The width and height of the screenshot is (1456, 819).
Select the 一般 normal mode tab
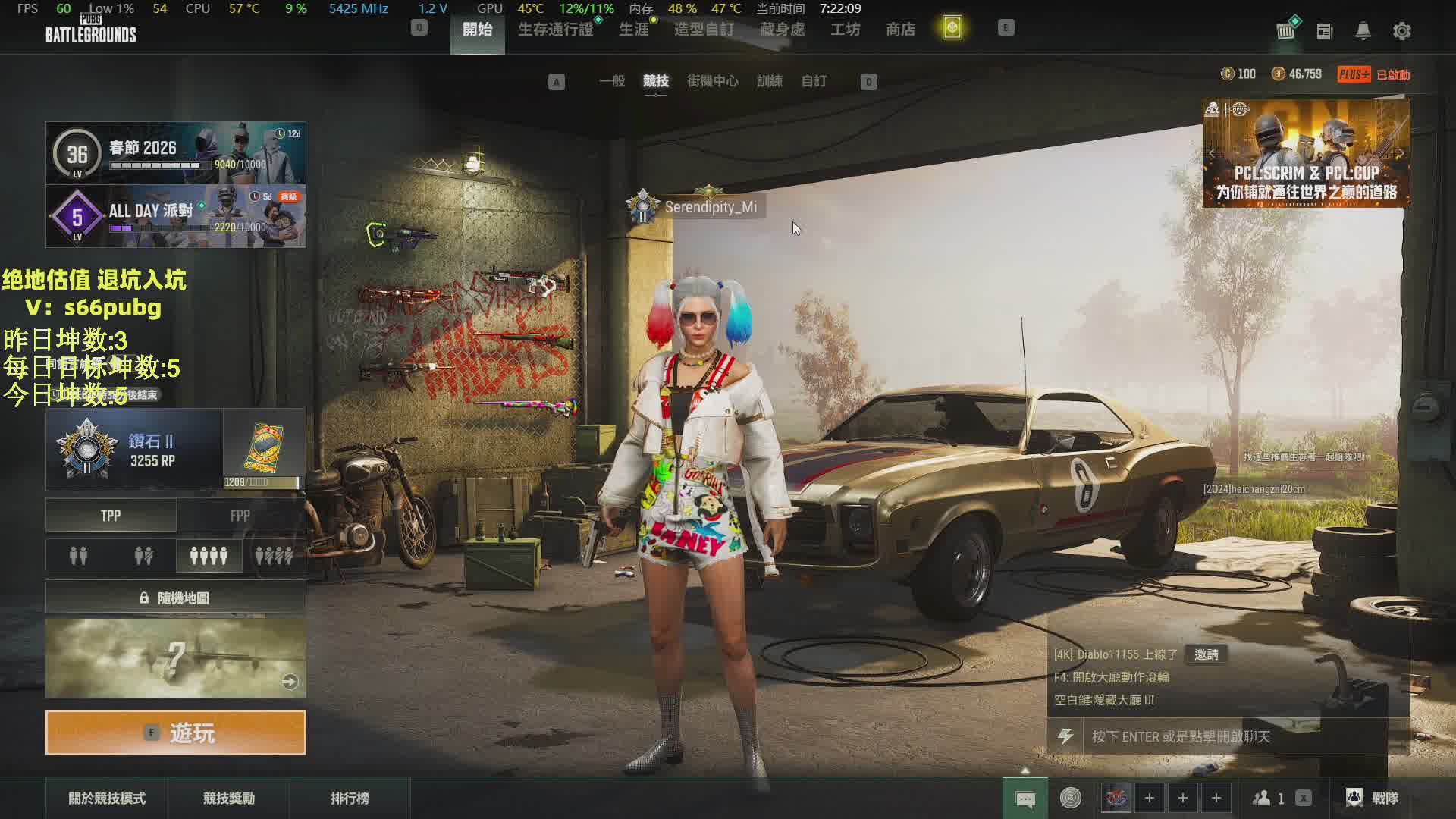pyautogui.click(x=611, y=81)
